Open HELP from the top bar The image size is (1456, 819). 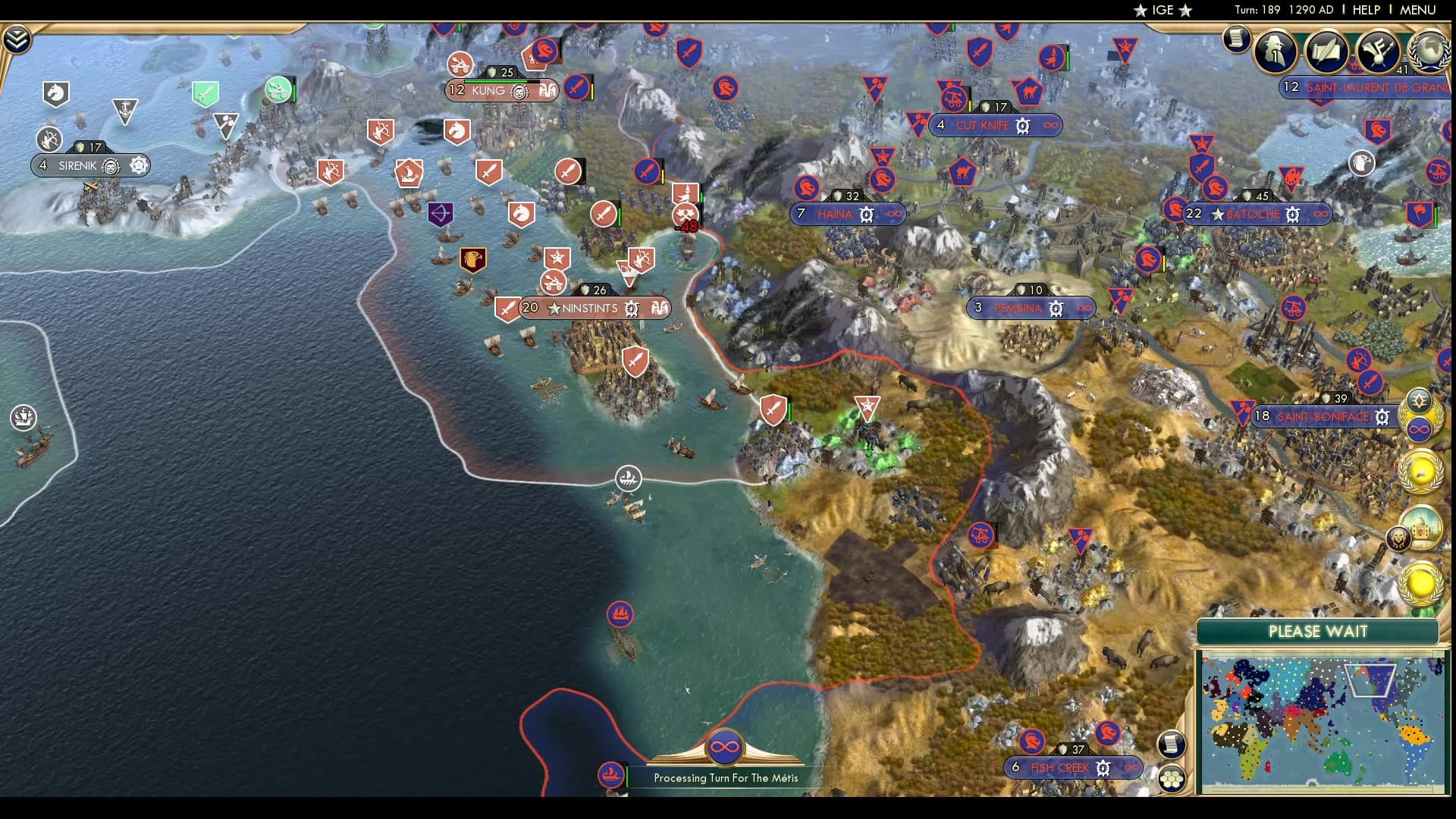[x=1367, y=11]
